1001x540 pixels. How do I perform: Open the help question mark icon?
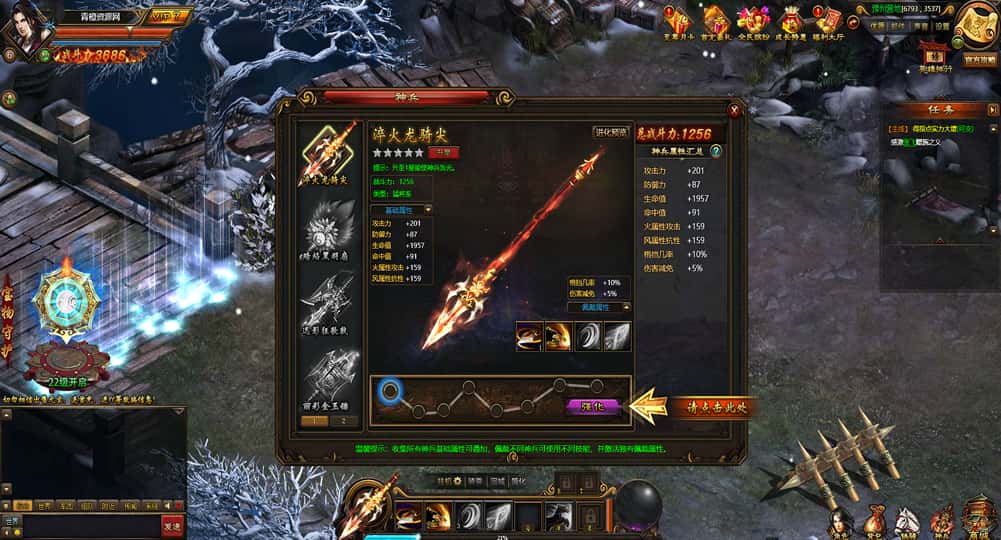coord(716,151)
